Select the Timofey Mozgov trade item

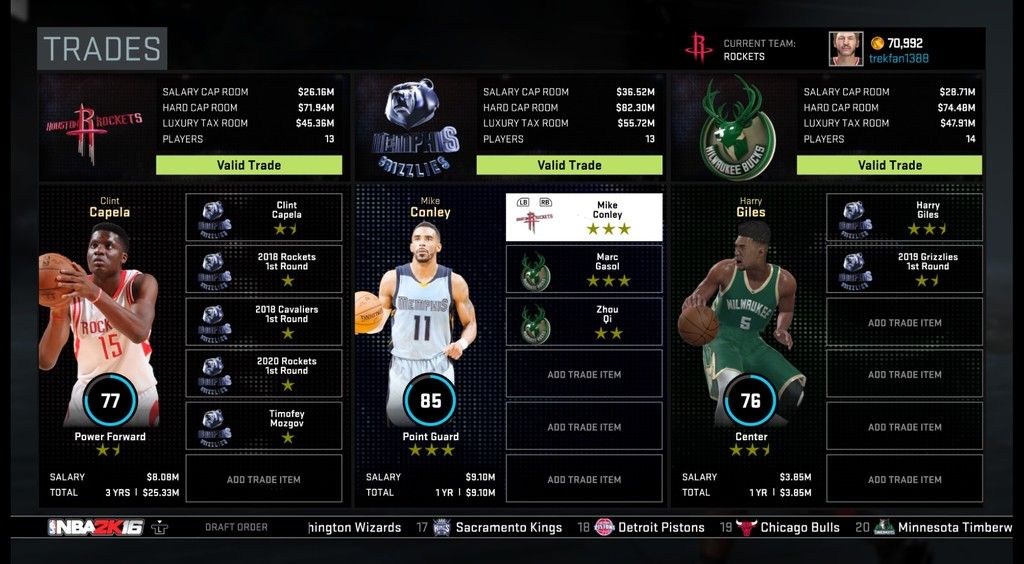click(x=264, y=425)
